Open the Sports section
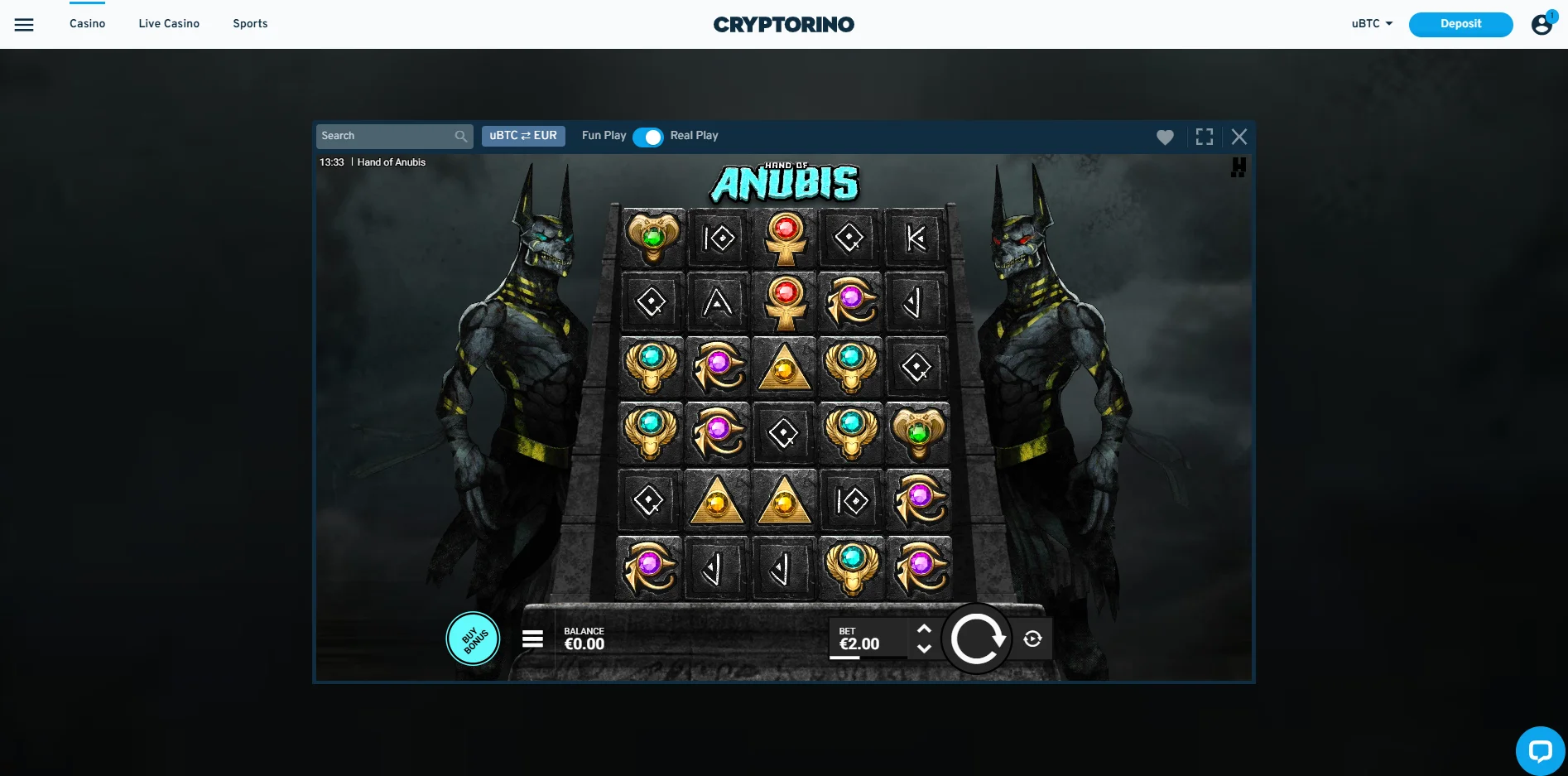The image size is (1568, 776). pyautogui.click(x=250, y=23)
